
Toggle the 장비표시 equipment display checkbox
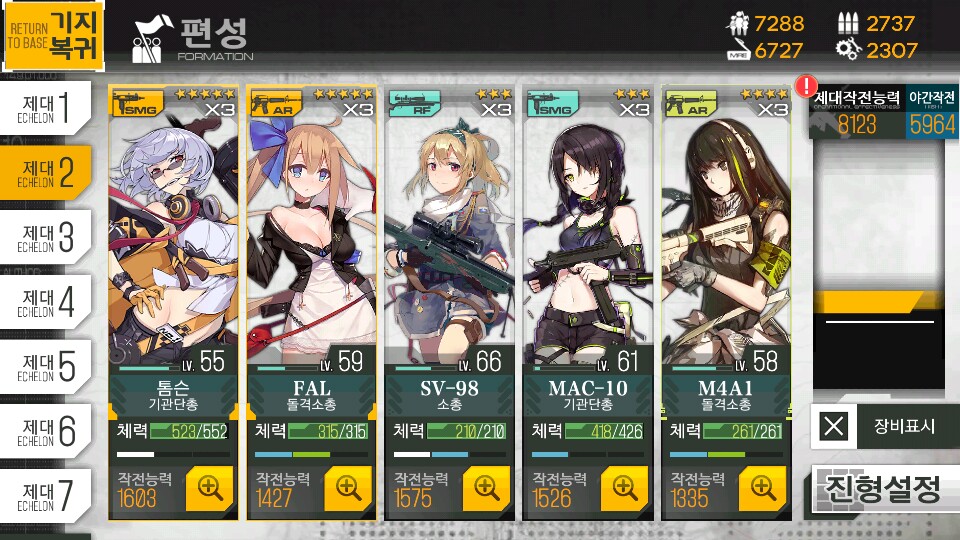tap(833, 427)
